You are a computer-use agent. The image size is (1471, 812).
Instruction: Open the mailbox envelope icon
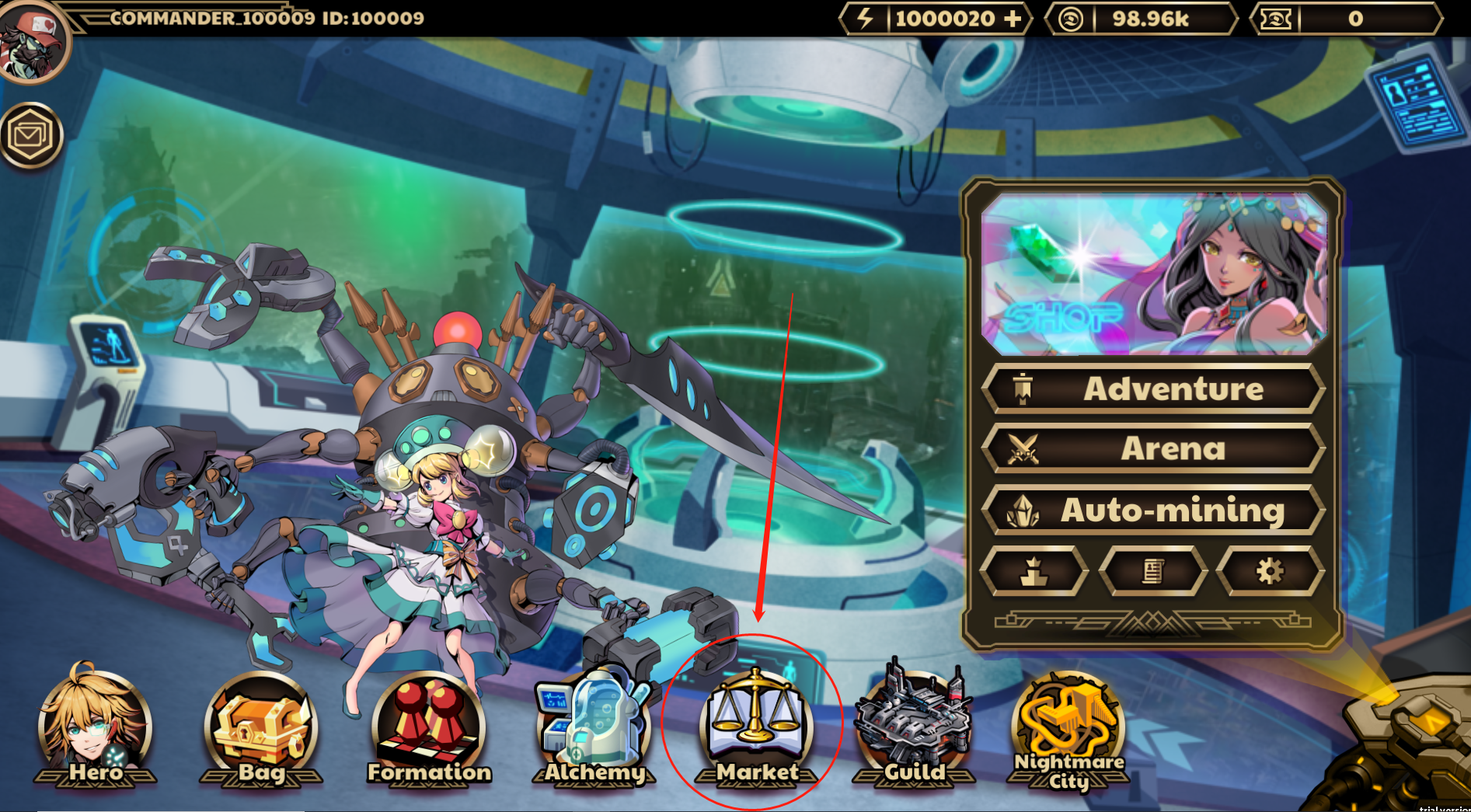31,136
